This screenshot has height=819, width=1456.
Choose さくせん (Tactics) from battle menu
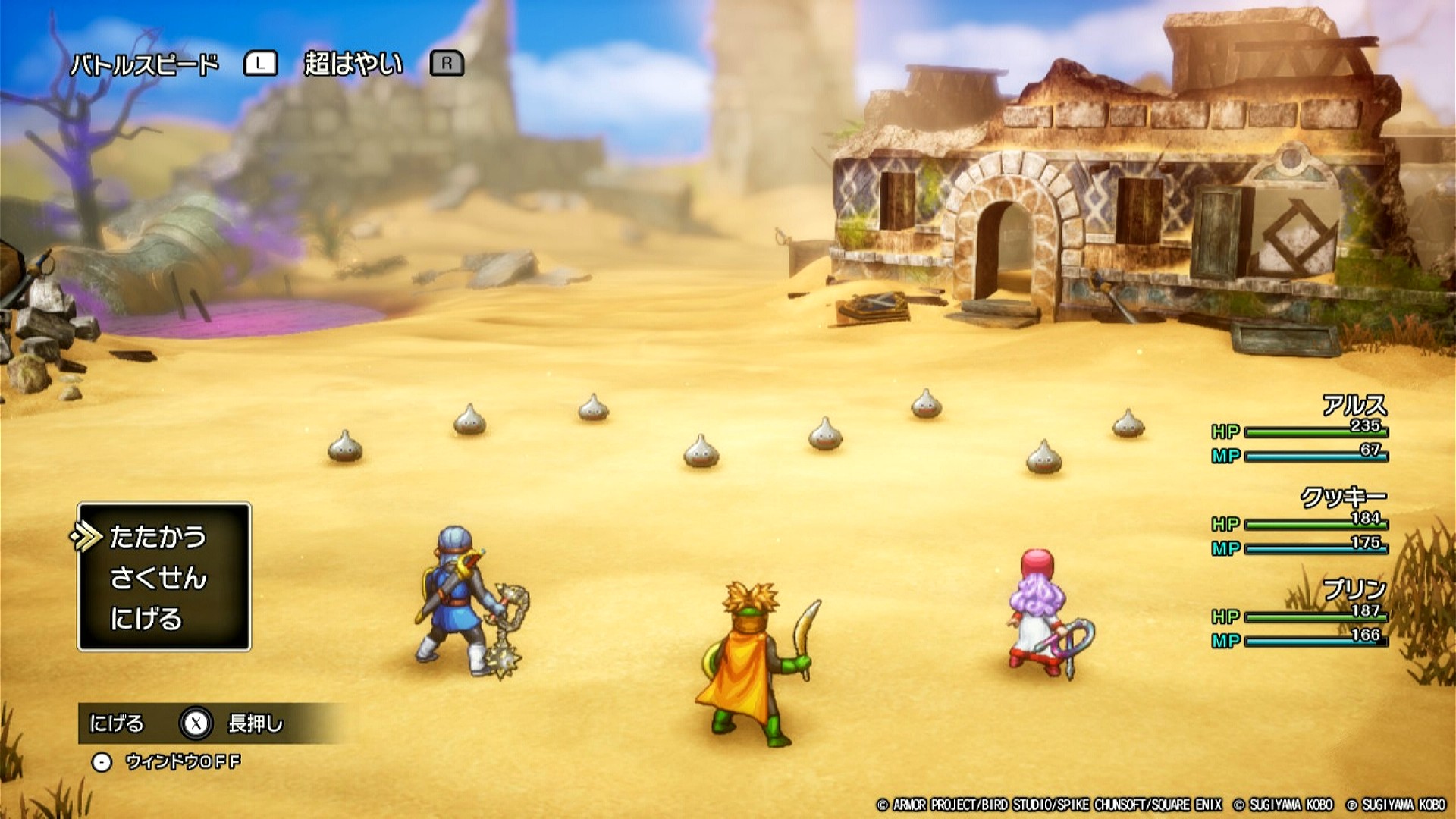click(x=158, y=579)
